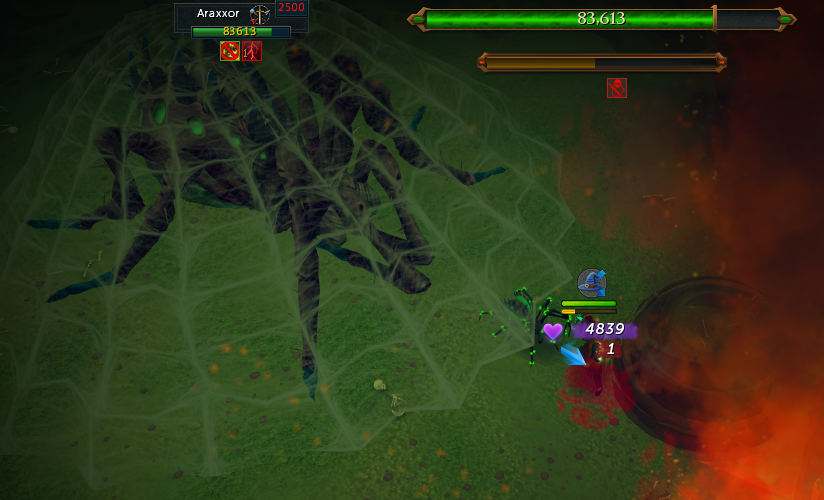
Task: Select the yellow crossed-out circle status icon
Action: pyautogui.click(x=230, y=51)
